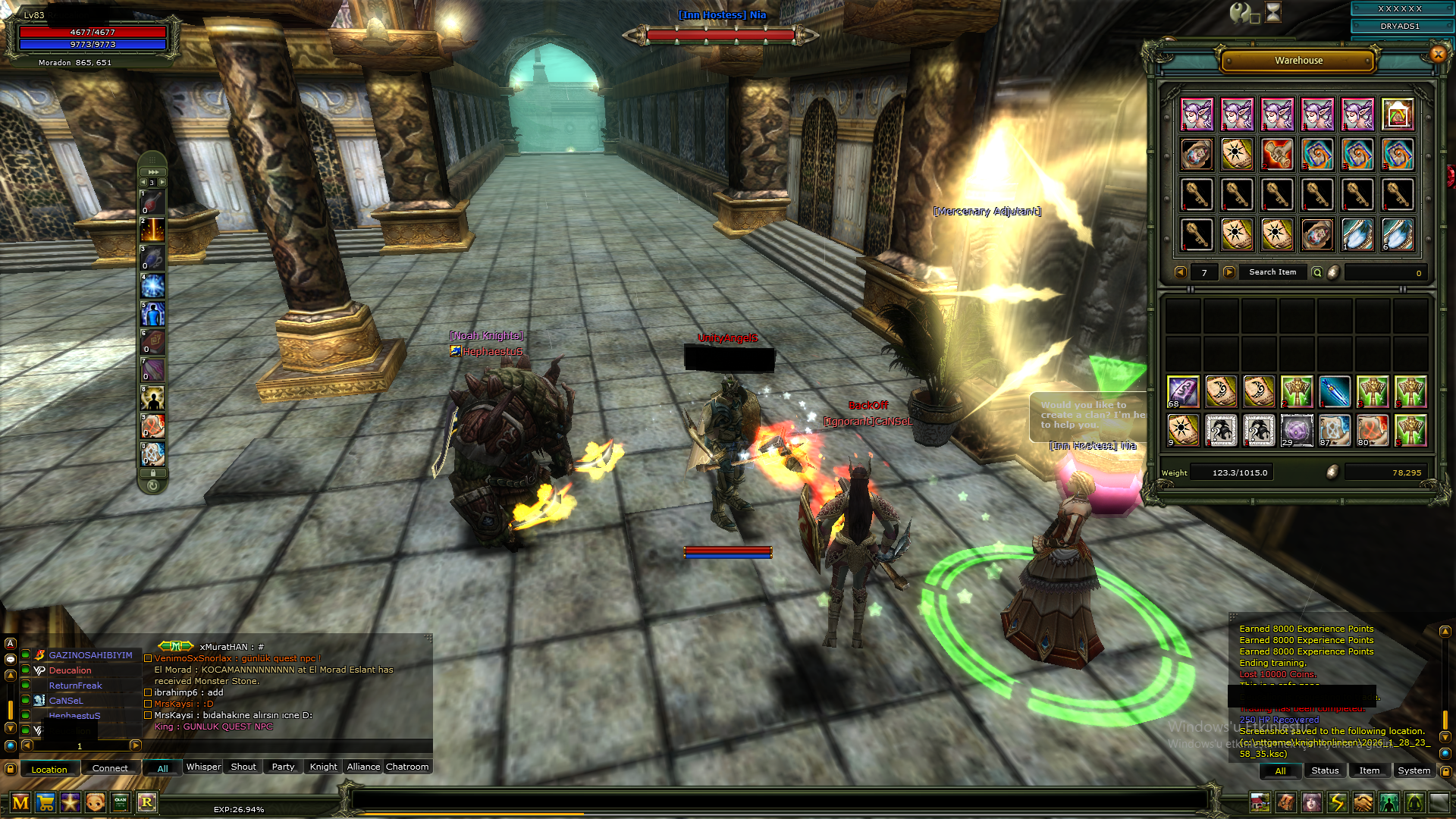
Task: Open the clan board icon
Action: coord(121,802)
